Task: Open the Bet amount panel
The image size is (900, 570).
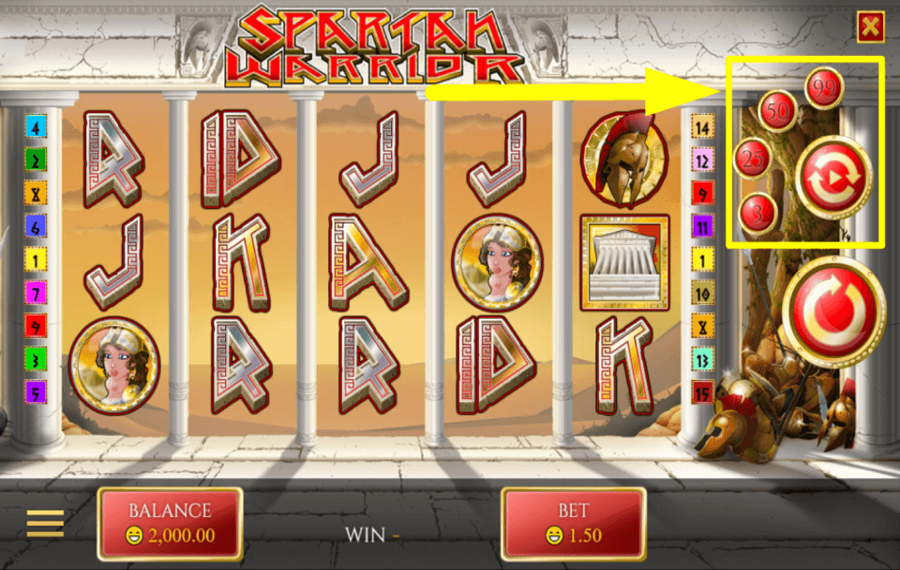Action: click(573, 523)
